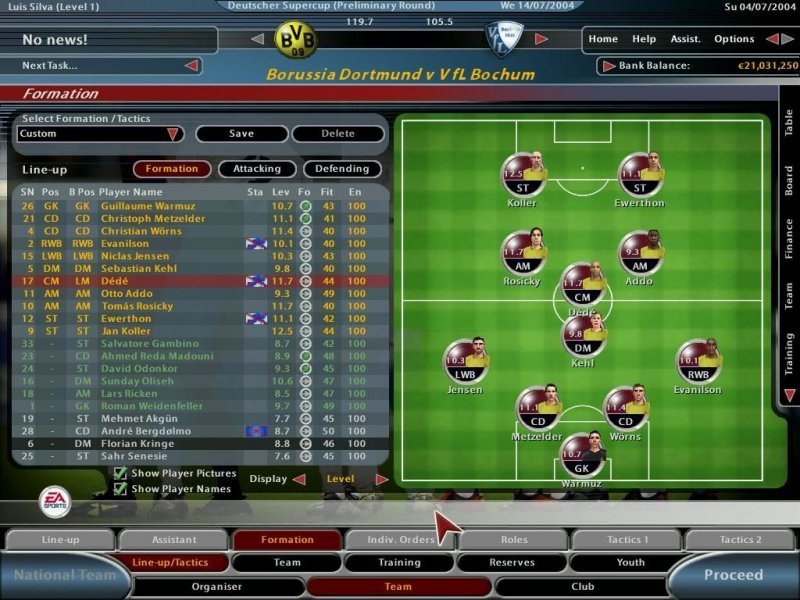Save the custom formation
This screenshot has width=800, height=600.
coord(241,133)
